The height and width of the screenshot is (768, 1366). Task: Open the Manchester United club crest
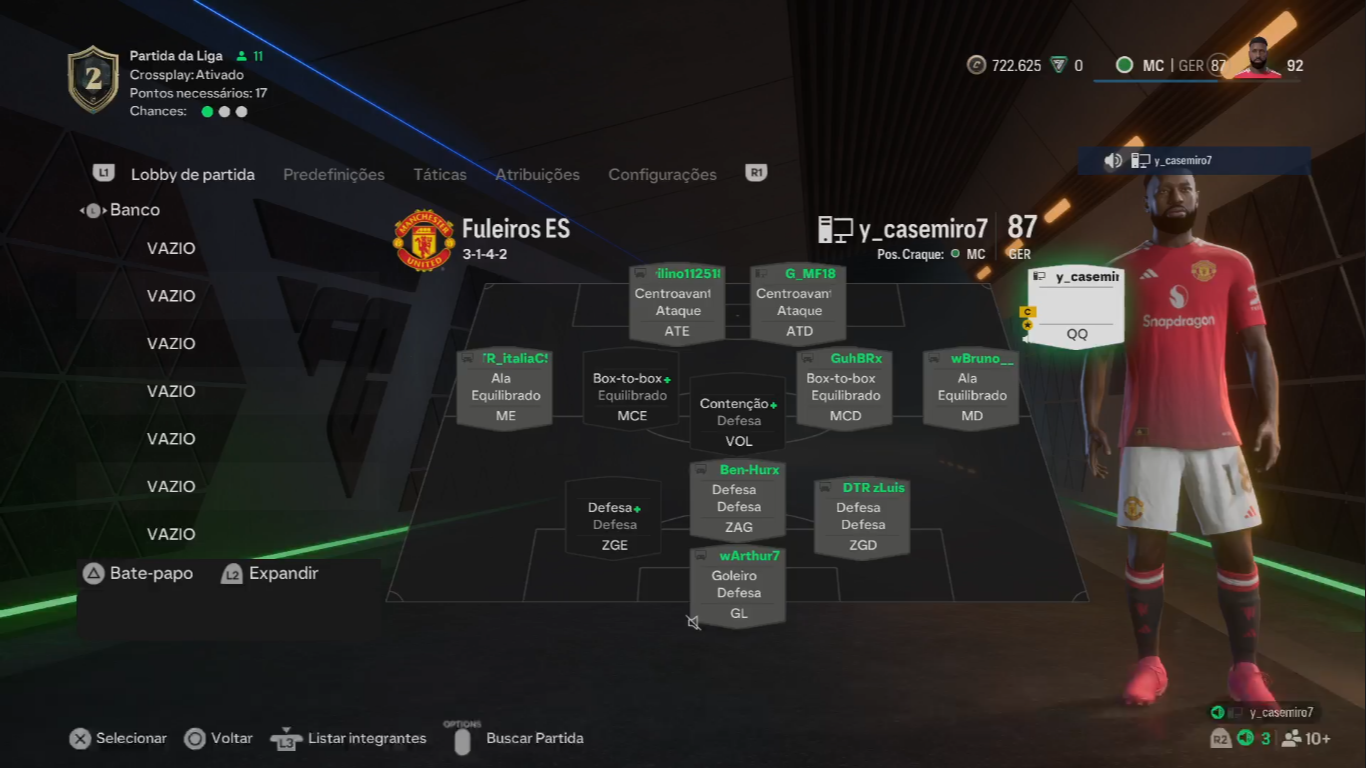(424, 240)
